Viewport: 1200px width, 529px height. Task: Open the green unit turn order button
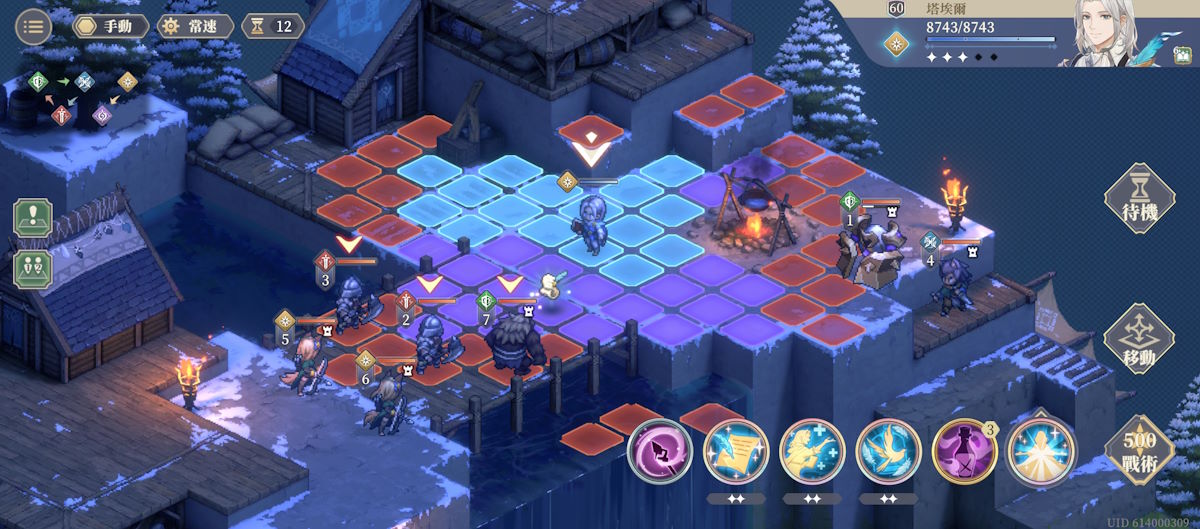click(x=32, y=268)
